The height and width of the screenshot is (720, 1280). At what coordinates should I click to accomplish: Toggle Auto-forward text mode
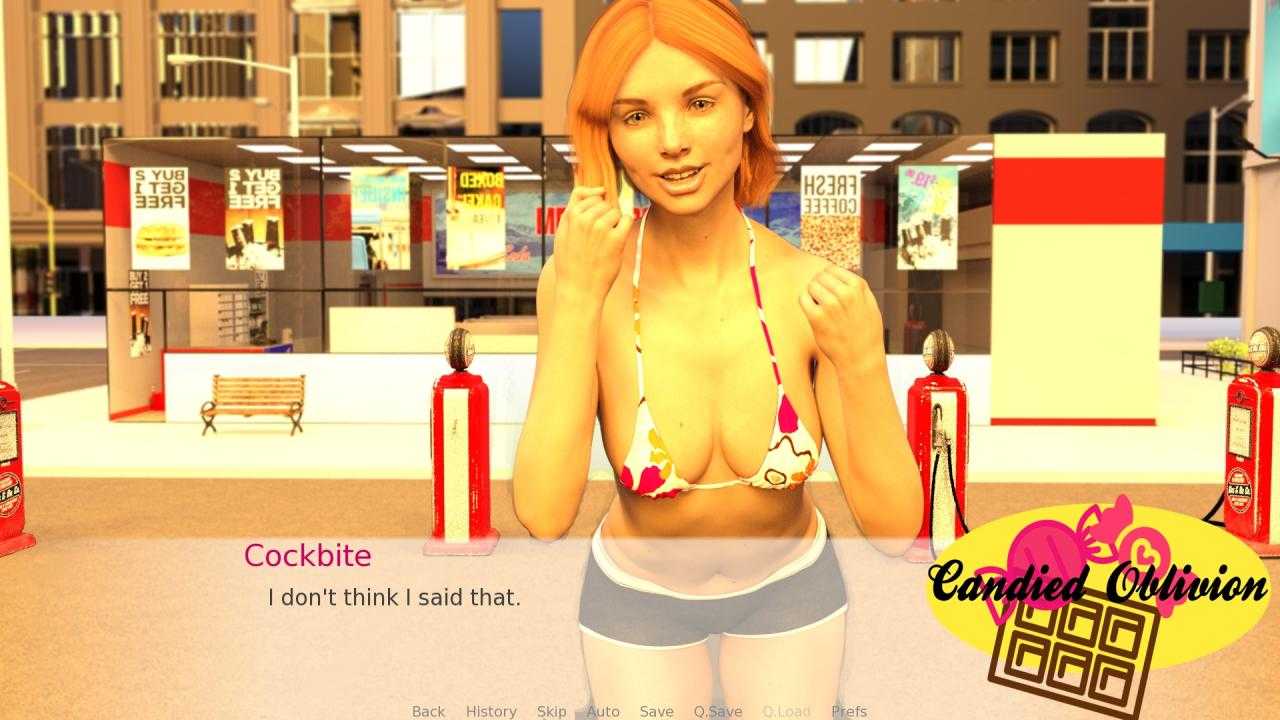pyautogui.click(x=604, y=711)
